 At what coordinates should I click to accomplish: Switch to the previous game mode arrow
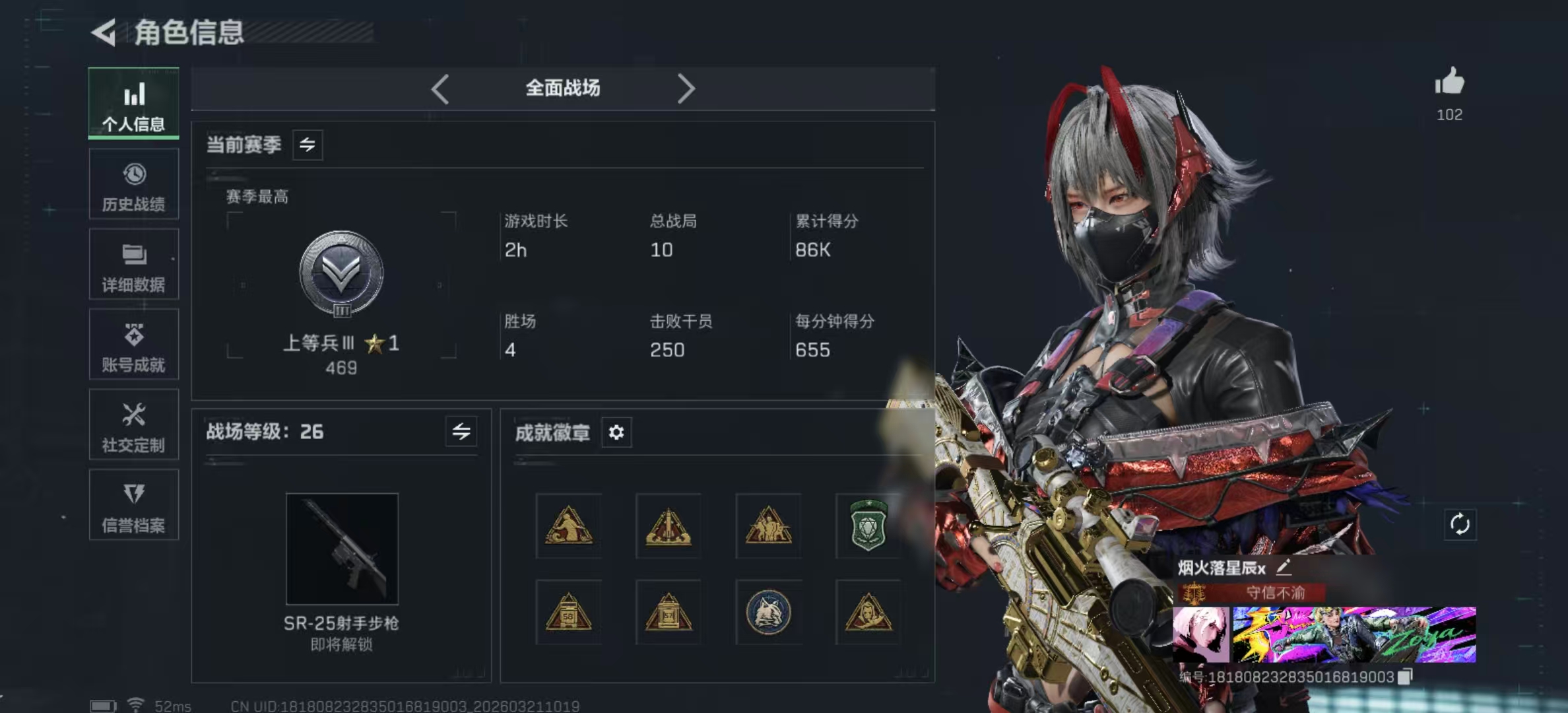tap(440, 88)
